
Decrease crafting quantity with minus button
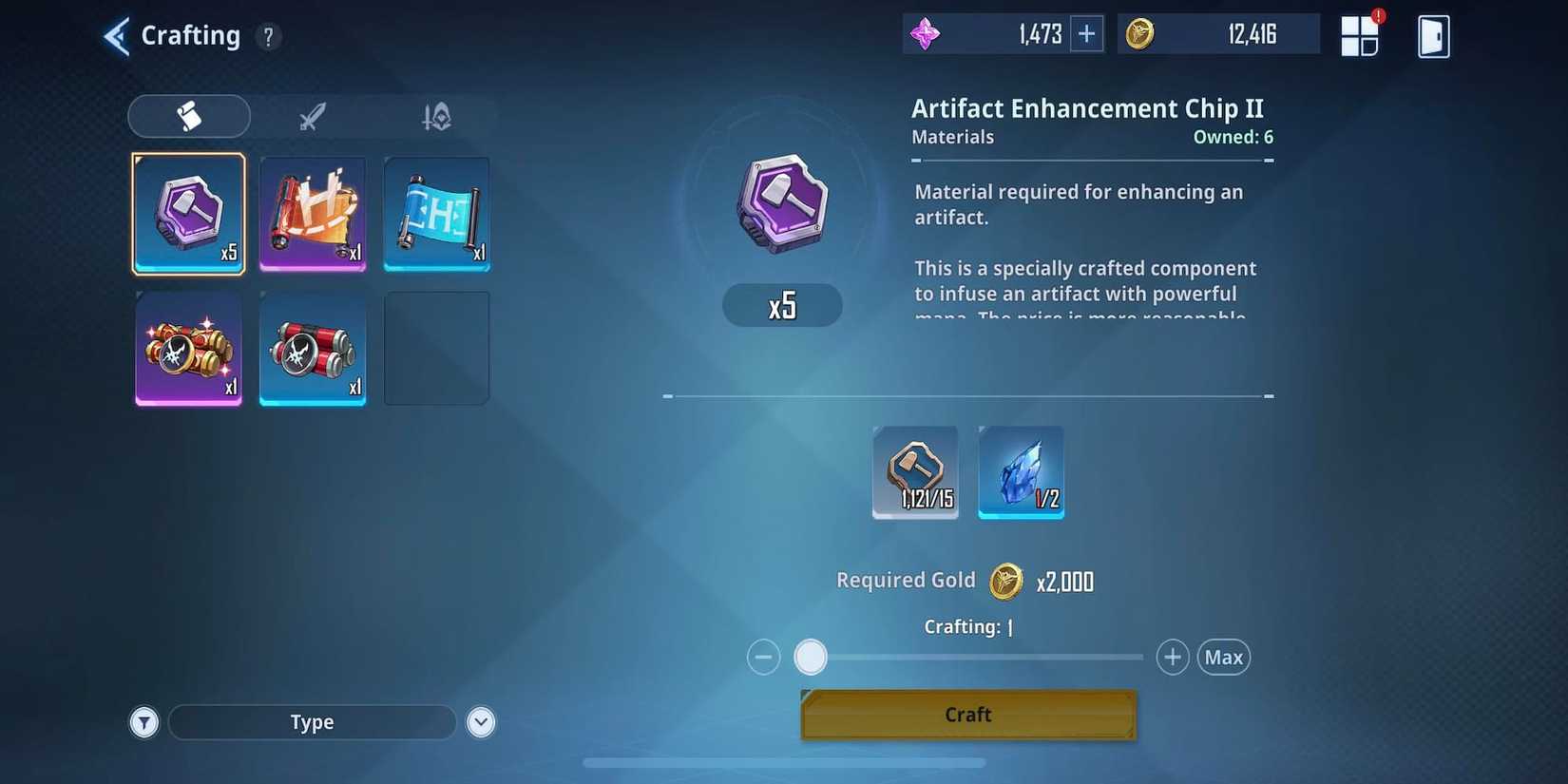tap(763, 657)
